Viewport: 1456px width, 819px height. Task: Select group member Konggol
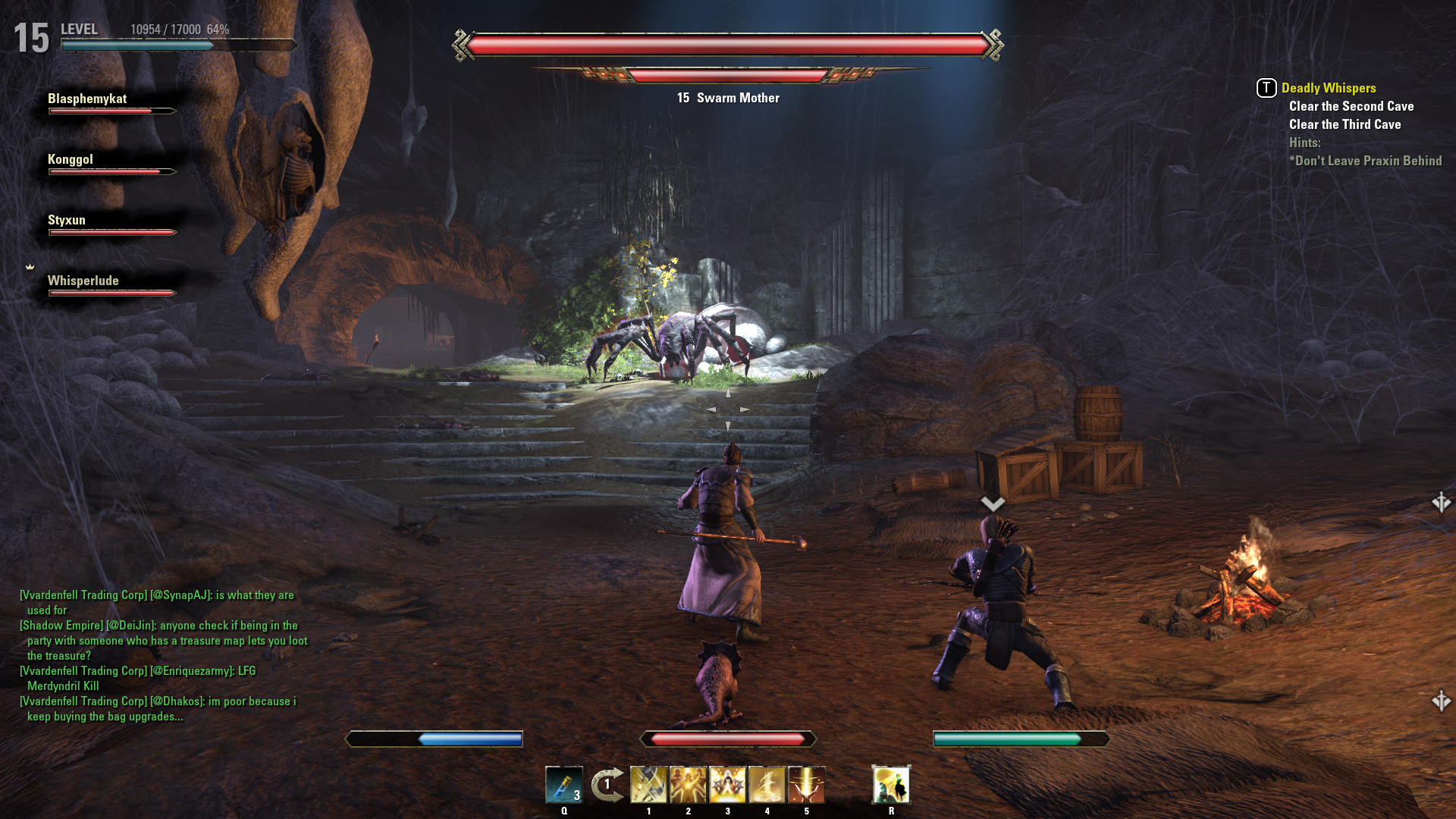tap(71, 160)
